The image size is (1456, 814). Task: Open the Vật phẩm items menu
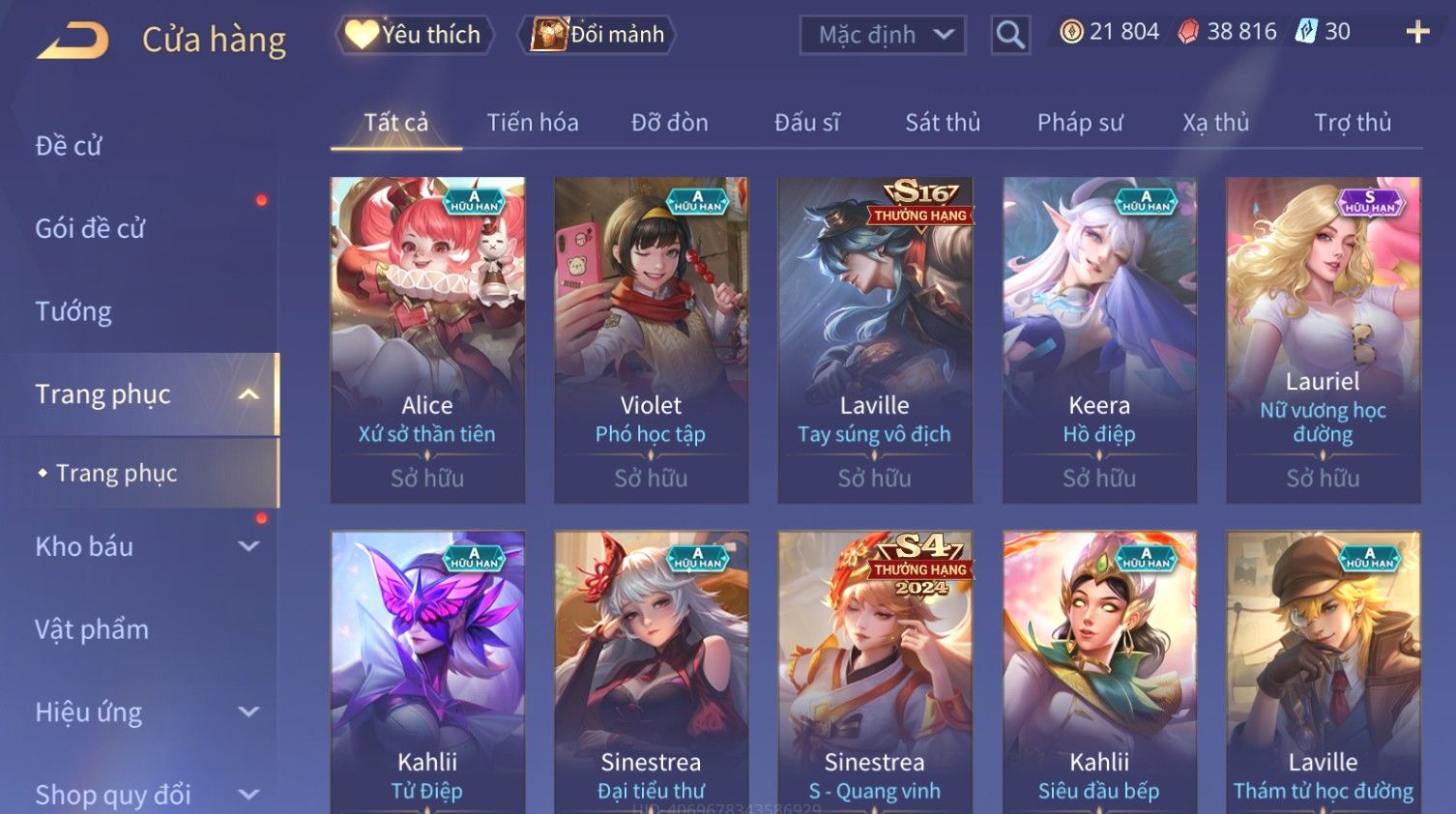click(92, 629)
